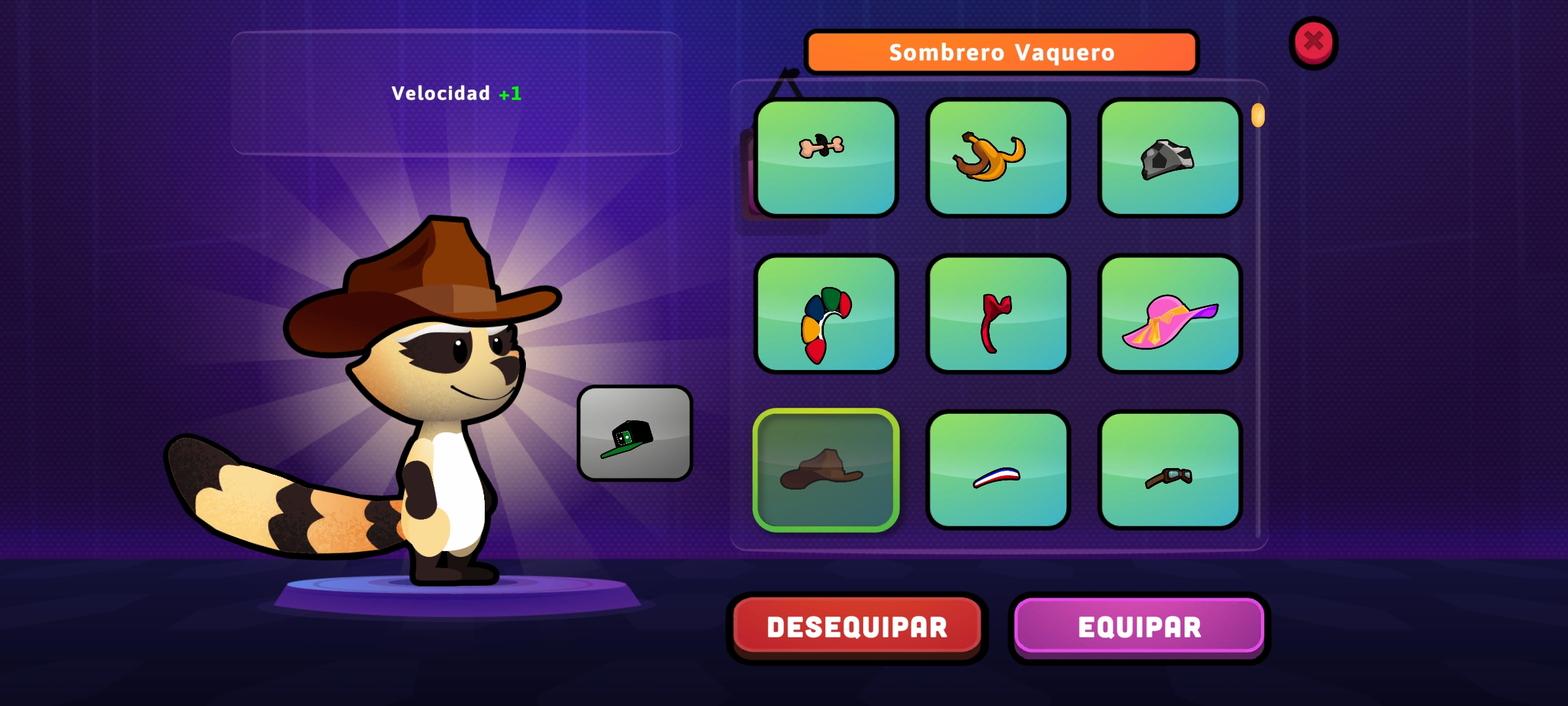Click the DESEQUIPAR button

point(857,627)
